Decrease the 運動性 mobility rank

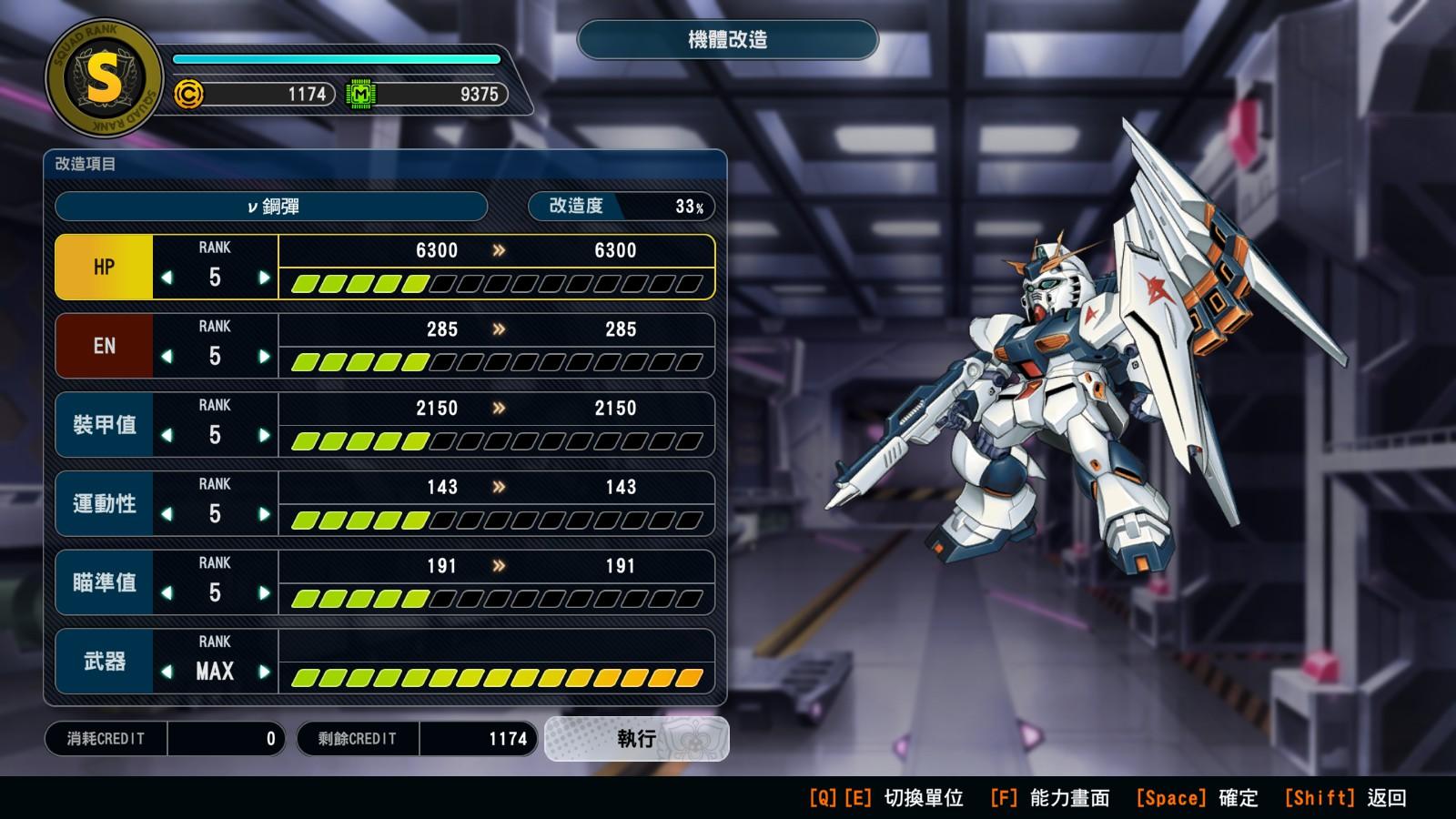(x=167, y=514)
